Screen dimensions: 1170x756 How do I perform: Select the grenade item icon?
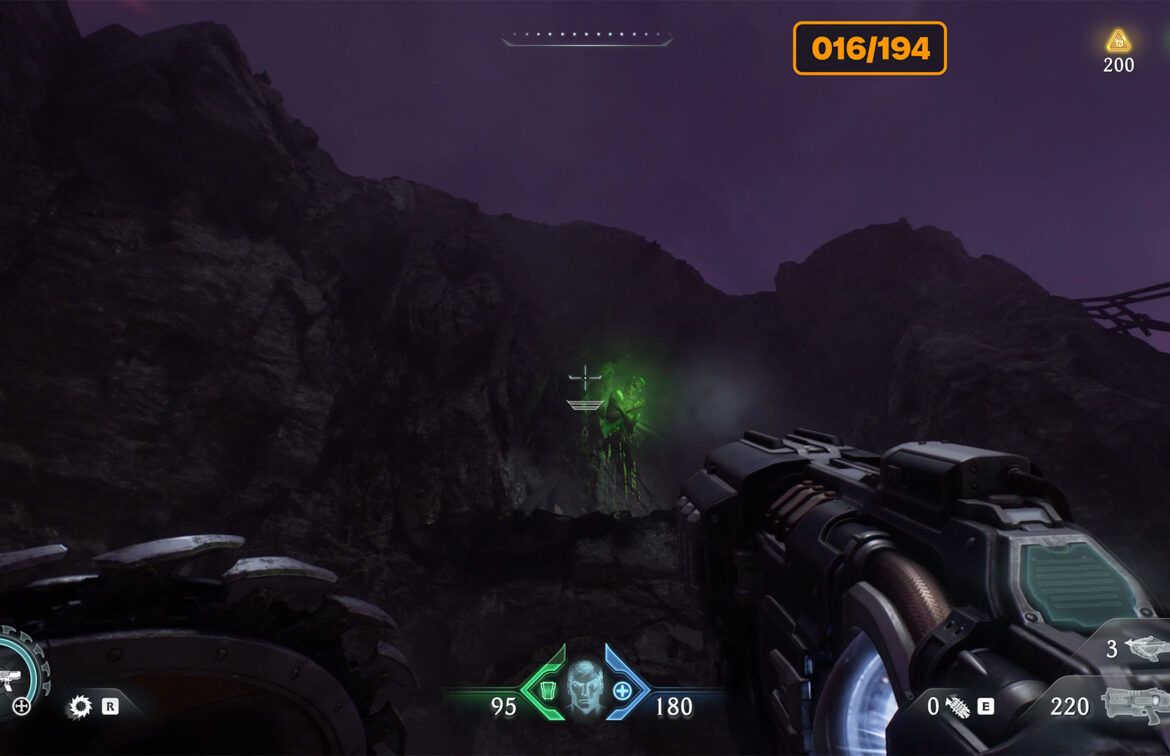(x=957, y=706)
